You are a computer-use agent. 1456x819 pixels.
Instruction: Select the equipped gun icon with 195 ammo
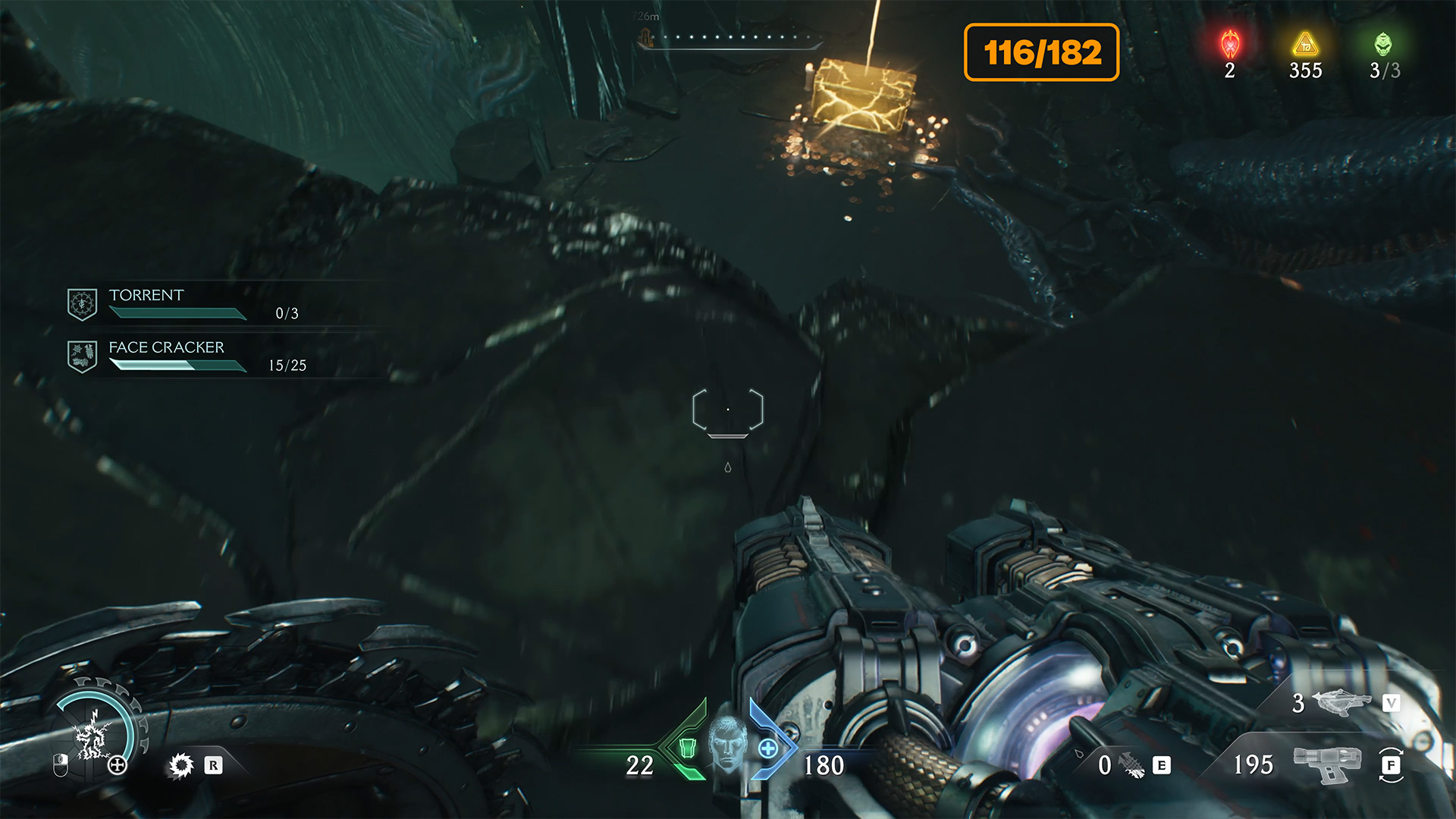pyautogui.click(x=1326, y=763)
